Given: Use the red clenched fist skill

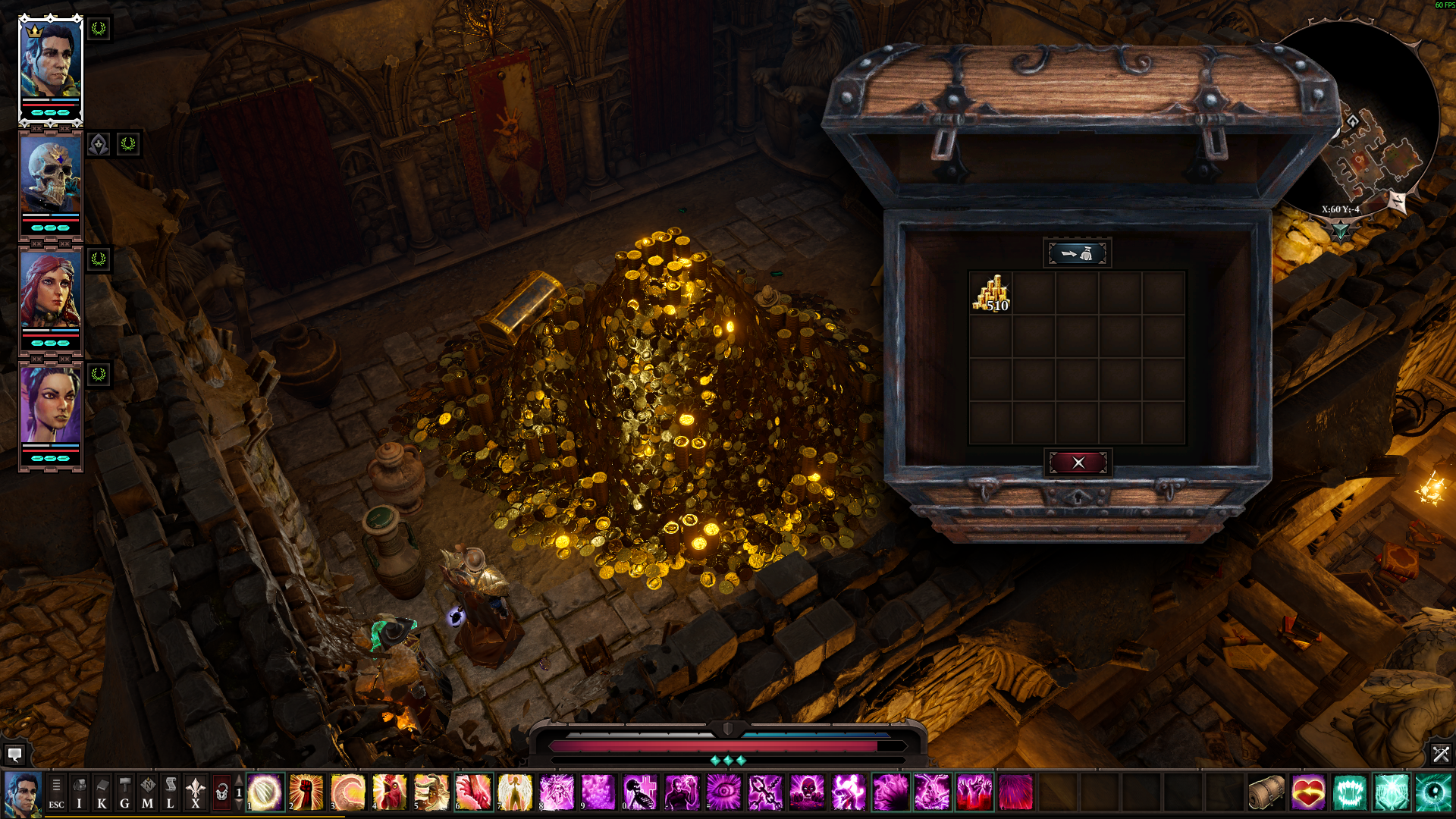Looking at the screenshot, I should pyautogui.click(x=306, y=792).
